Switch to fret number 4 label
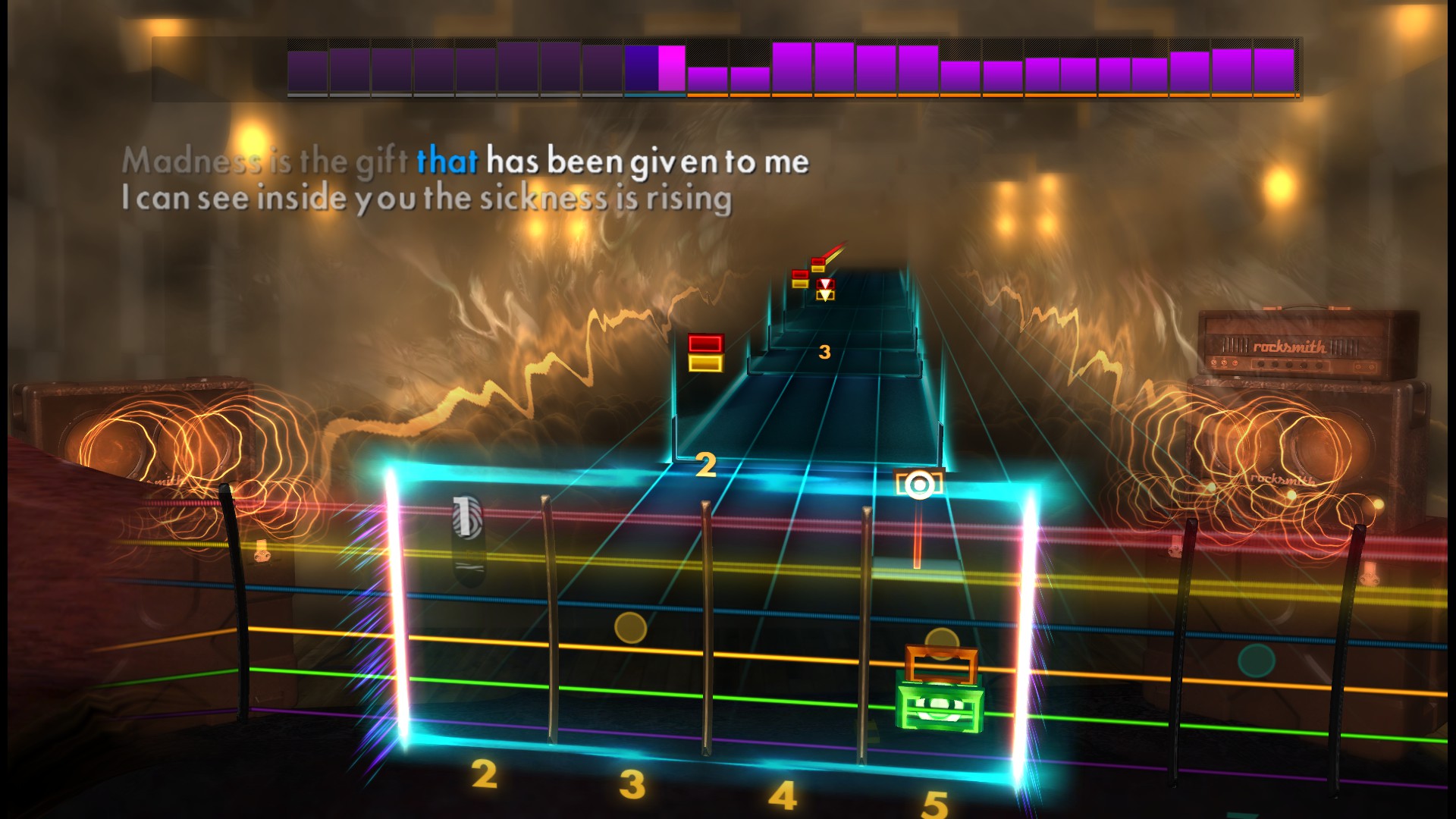Screen dimensions: 1456x819 tap(783, 795)
